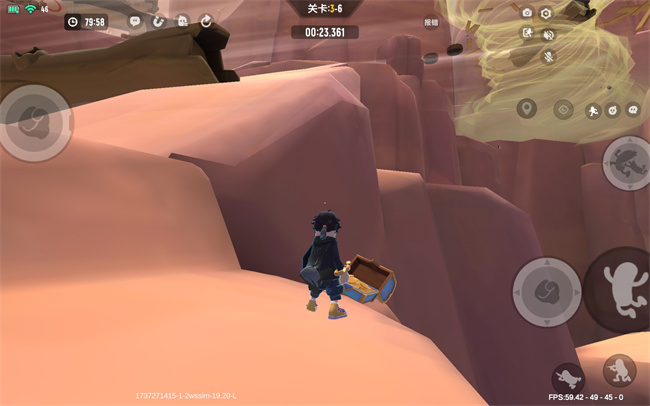Tap the ghost icon in top bar
Image resolution: width=650 pixels, height=406 pixels.
(x=182, y=21)
